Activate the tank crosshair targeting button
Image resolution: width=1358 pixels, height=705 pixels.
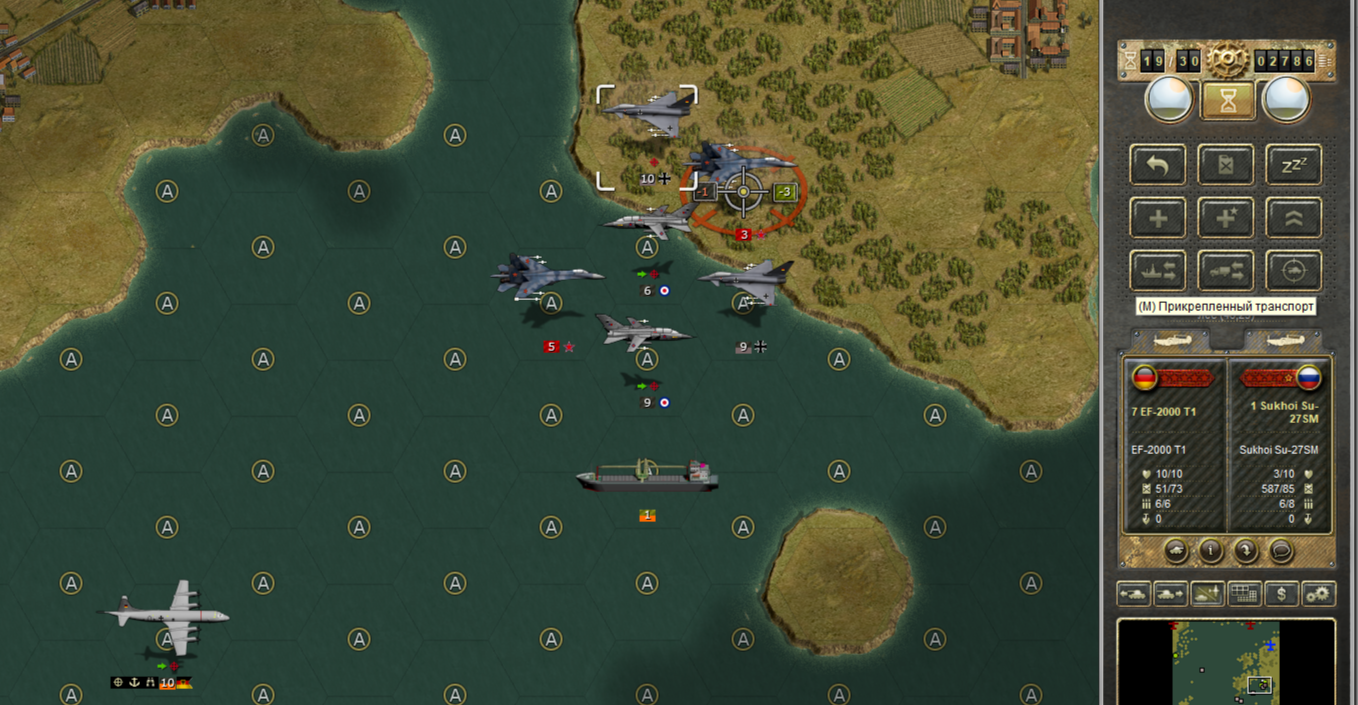[x=1294, y=271]
